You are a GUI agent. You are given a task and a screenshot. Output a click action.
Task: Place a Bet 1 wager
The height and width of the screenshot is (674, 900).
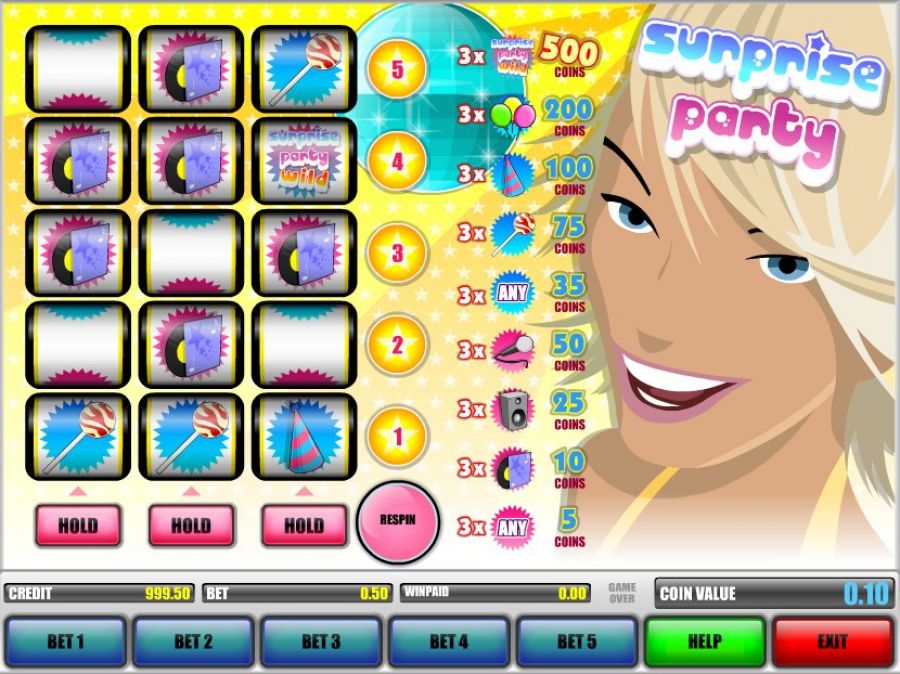pyautogui.click(x=66, y=641)
